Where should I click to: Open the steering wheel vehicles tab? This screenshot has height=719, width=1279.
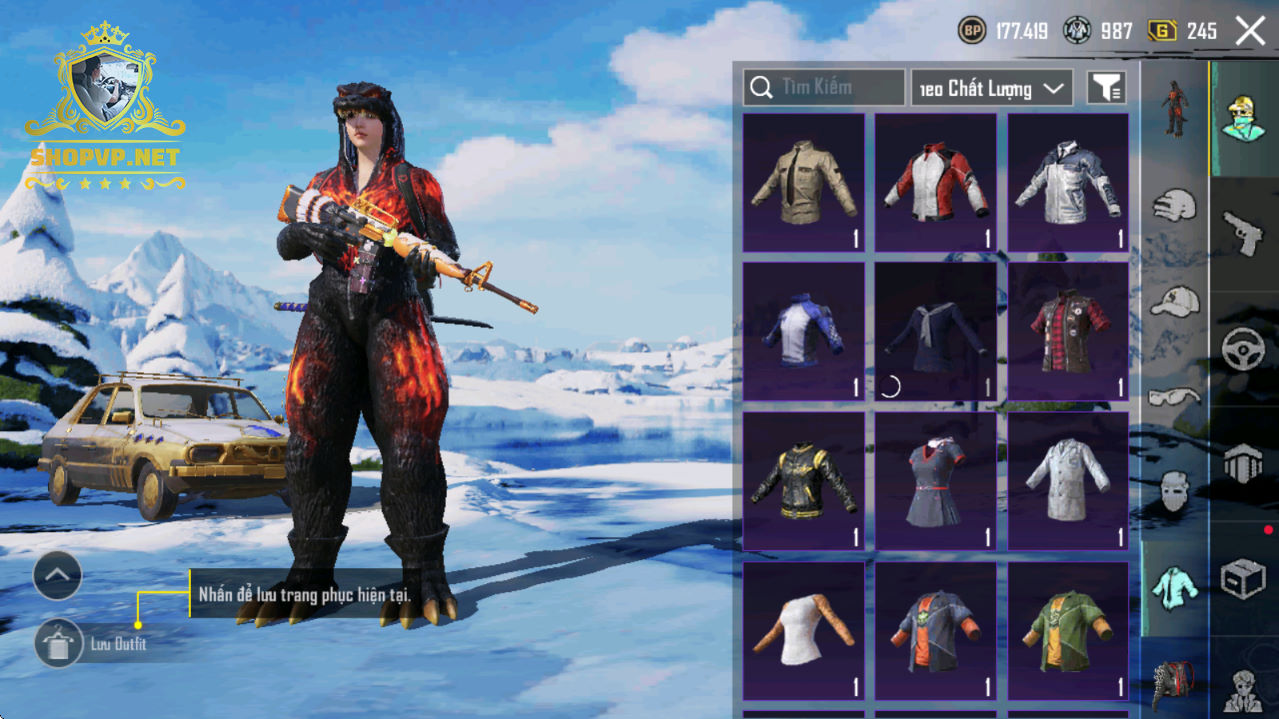pyautogui.click(x=1244, y=350)
